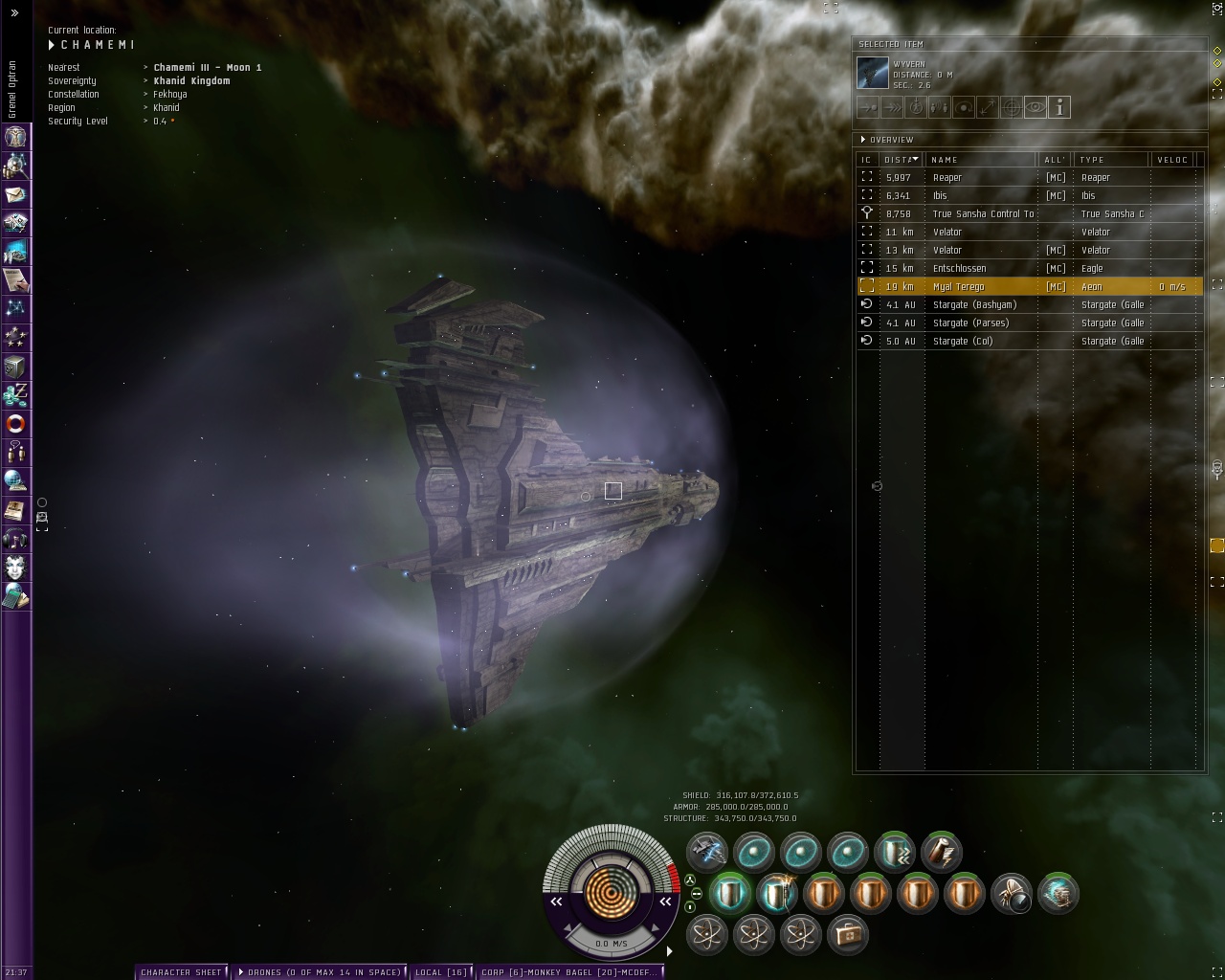The width and height of the screenshot is (1225, 980).
Task: Activate the medkit briefcase module
Action: (x=847, y=933)
